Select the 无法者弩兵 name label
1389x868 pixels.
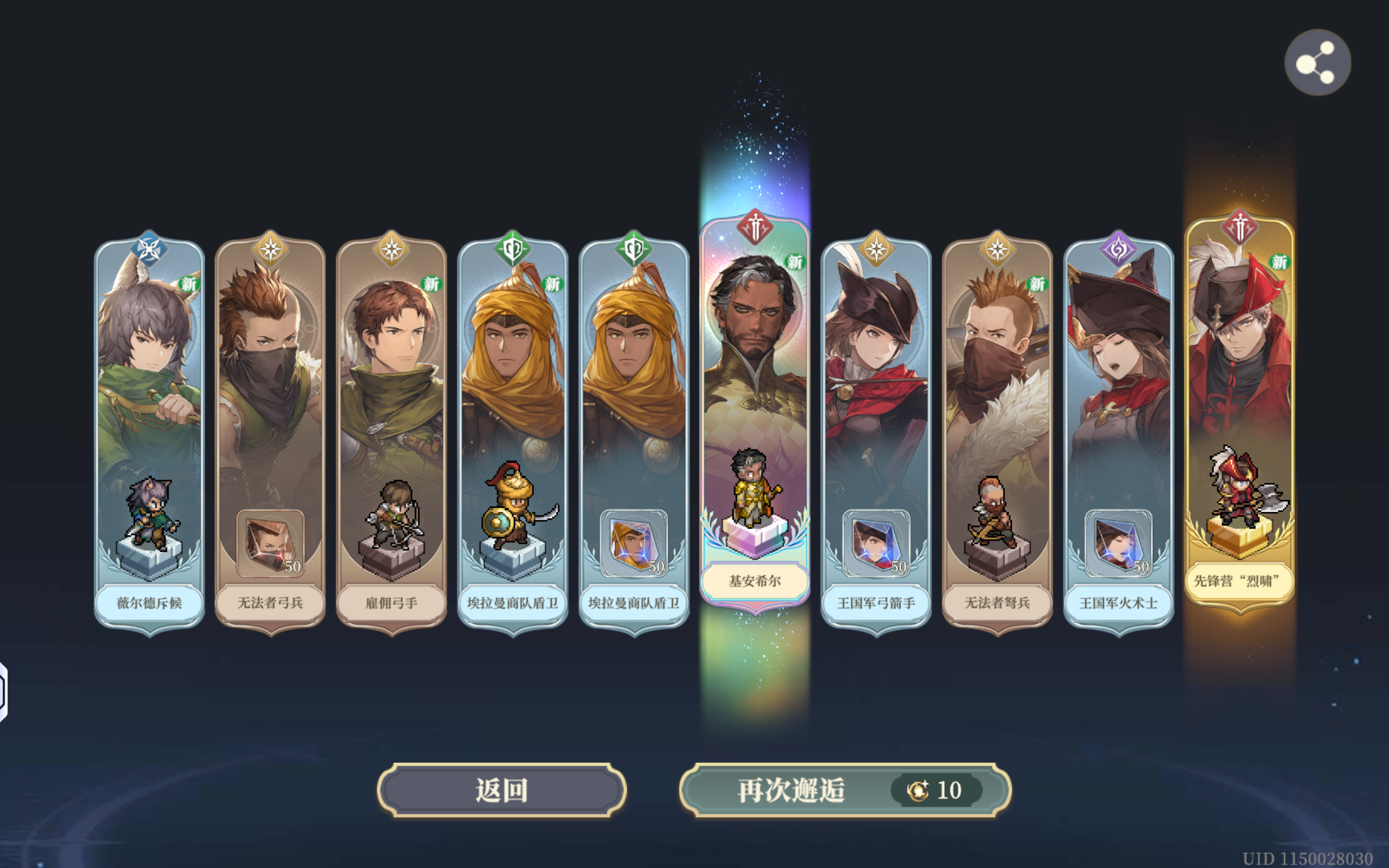[997, 603]
